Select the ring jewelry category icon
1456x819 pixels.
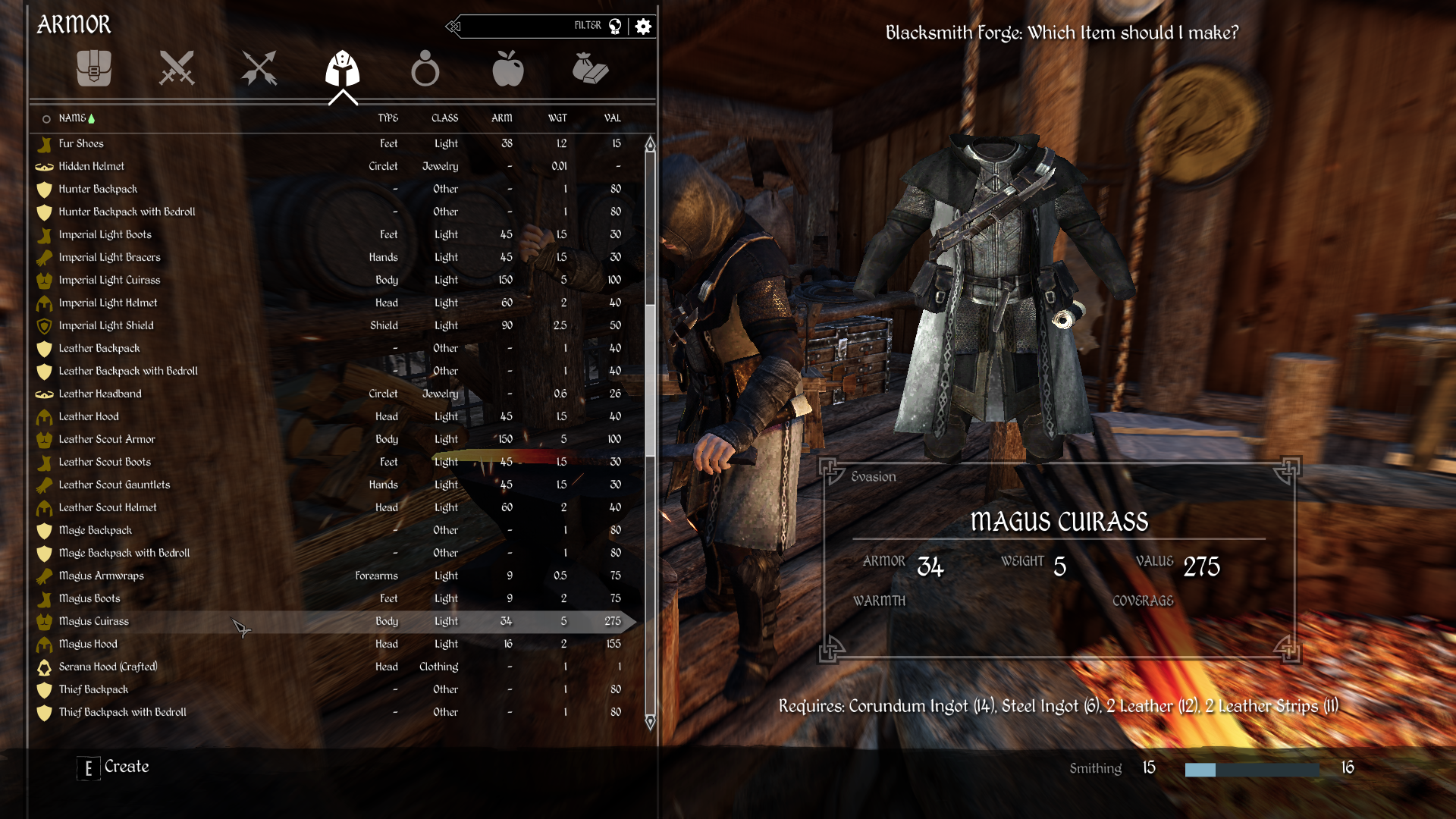coord(426,69)
